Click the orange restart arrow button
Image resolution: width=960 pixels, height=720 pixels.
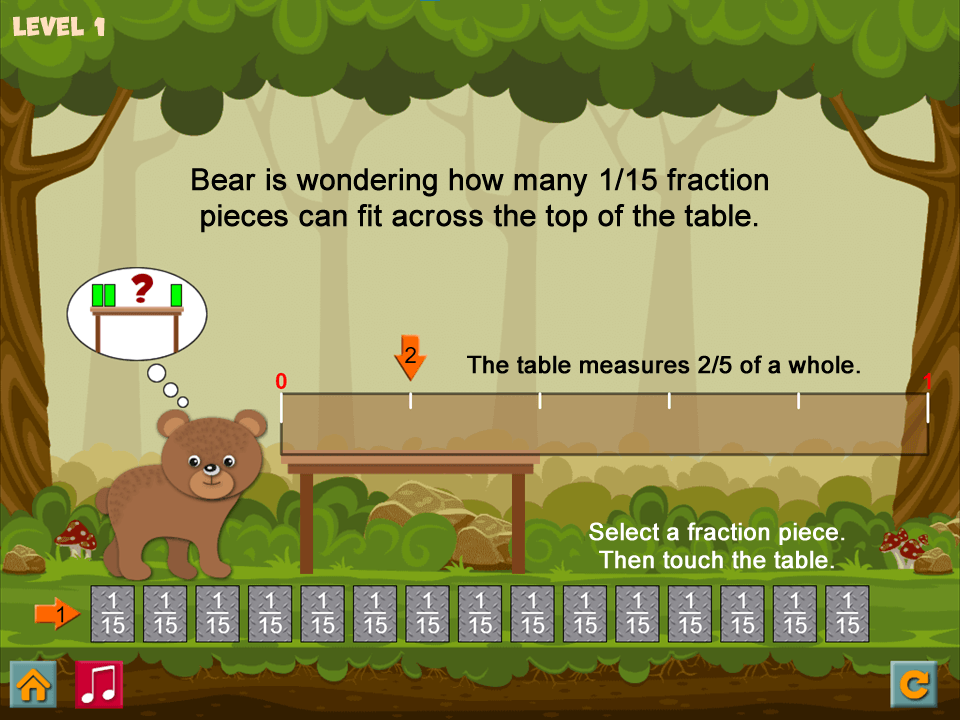coord(914,685)
